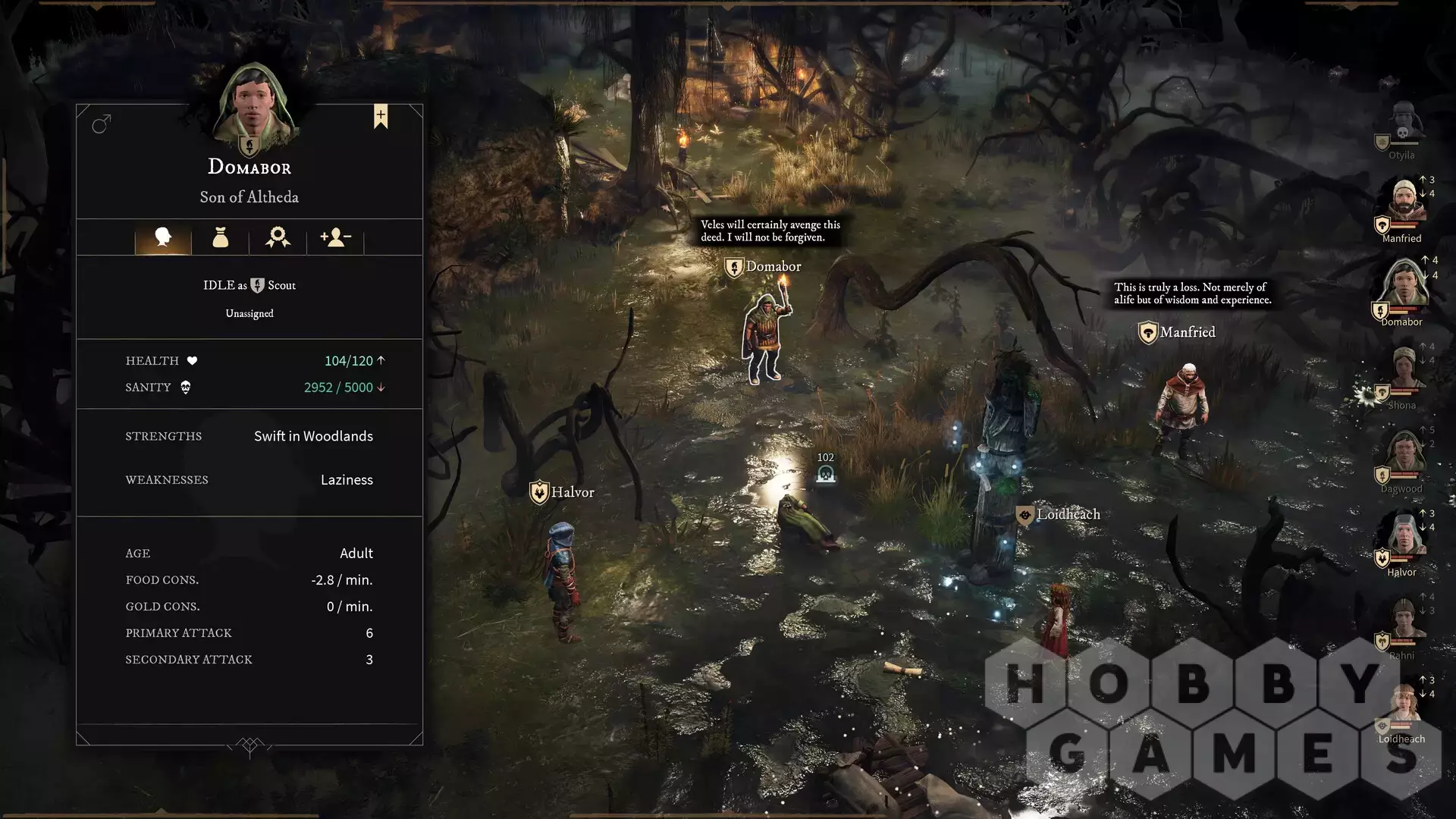Select Manfried's portrait in the villager list
Viewport: 1456px width, 819px height.
pos(1402,203)
